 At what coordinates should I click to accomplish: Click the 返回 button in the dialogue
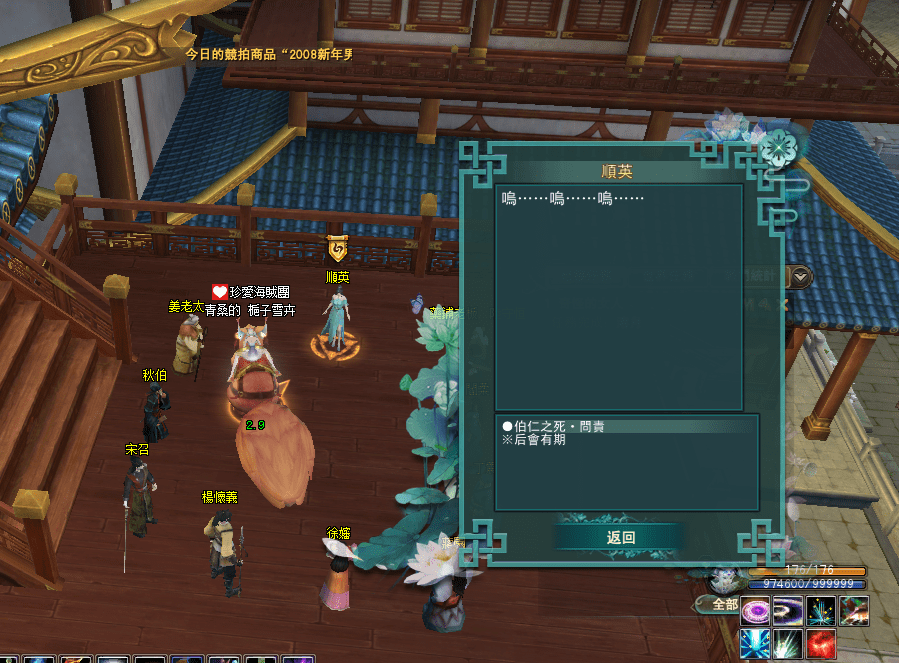click(620, 537)
